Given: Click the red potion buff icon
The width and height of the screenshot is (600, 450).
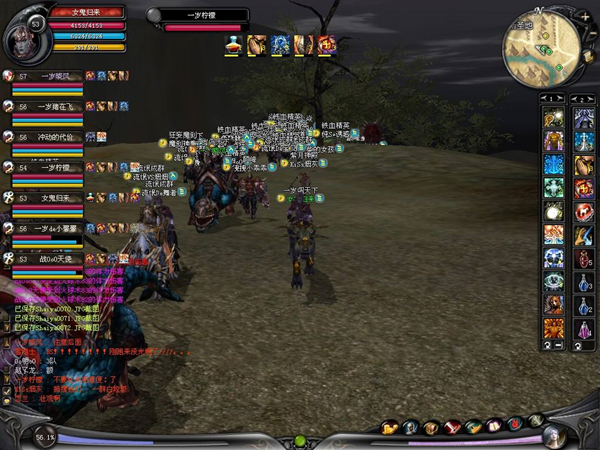Looking at the screenshot, I should 232,44.
